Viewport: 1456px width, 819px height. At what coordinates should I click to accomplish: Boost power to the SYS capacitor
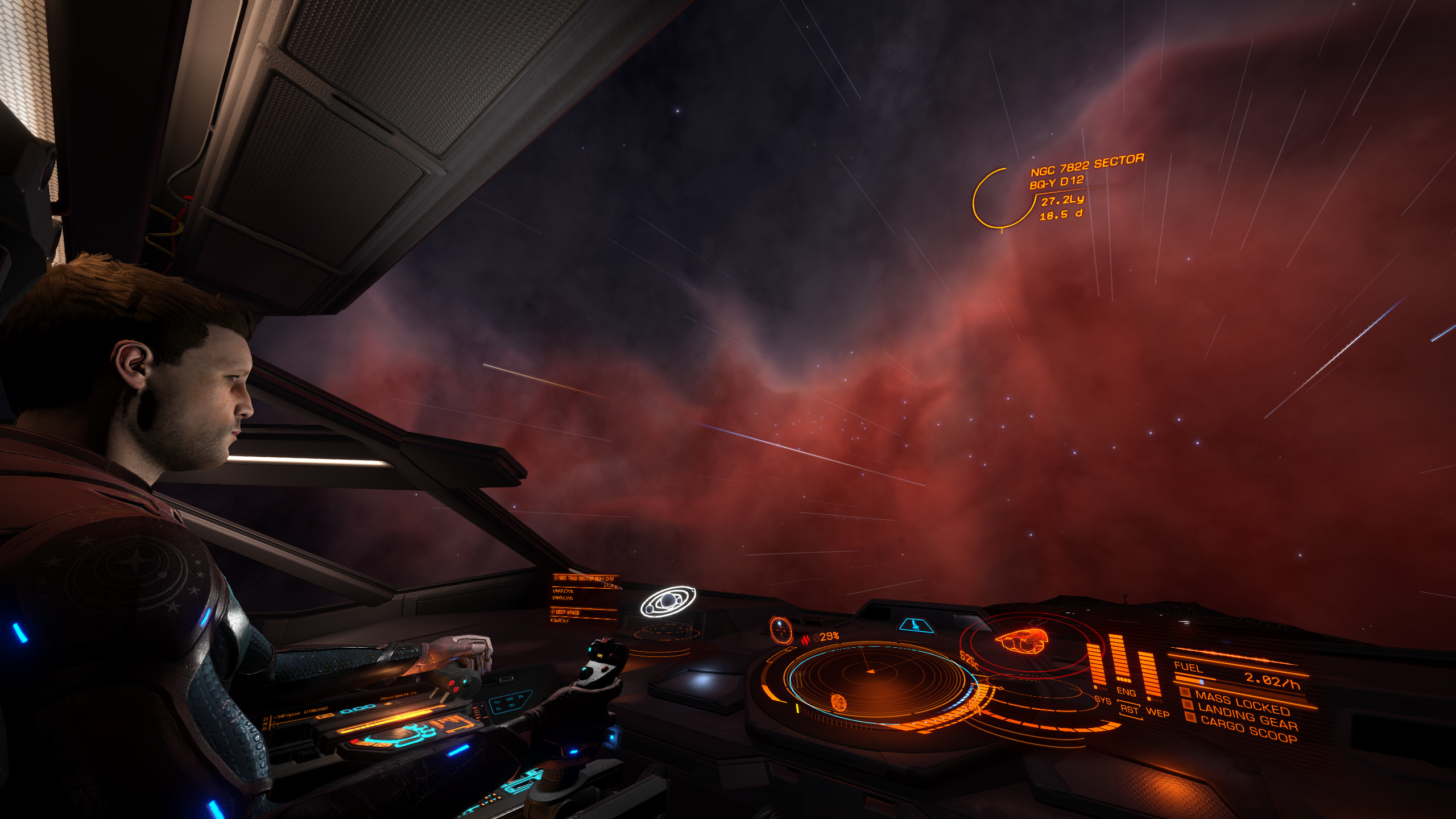coord(1102,700)
